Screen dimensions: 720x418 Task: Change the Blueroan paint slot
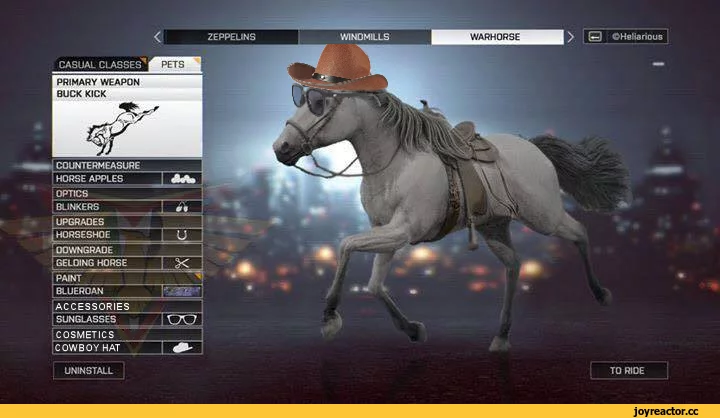point(127,291)
